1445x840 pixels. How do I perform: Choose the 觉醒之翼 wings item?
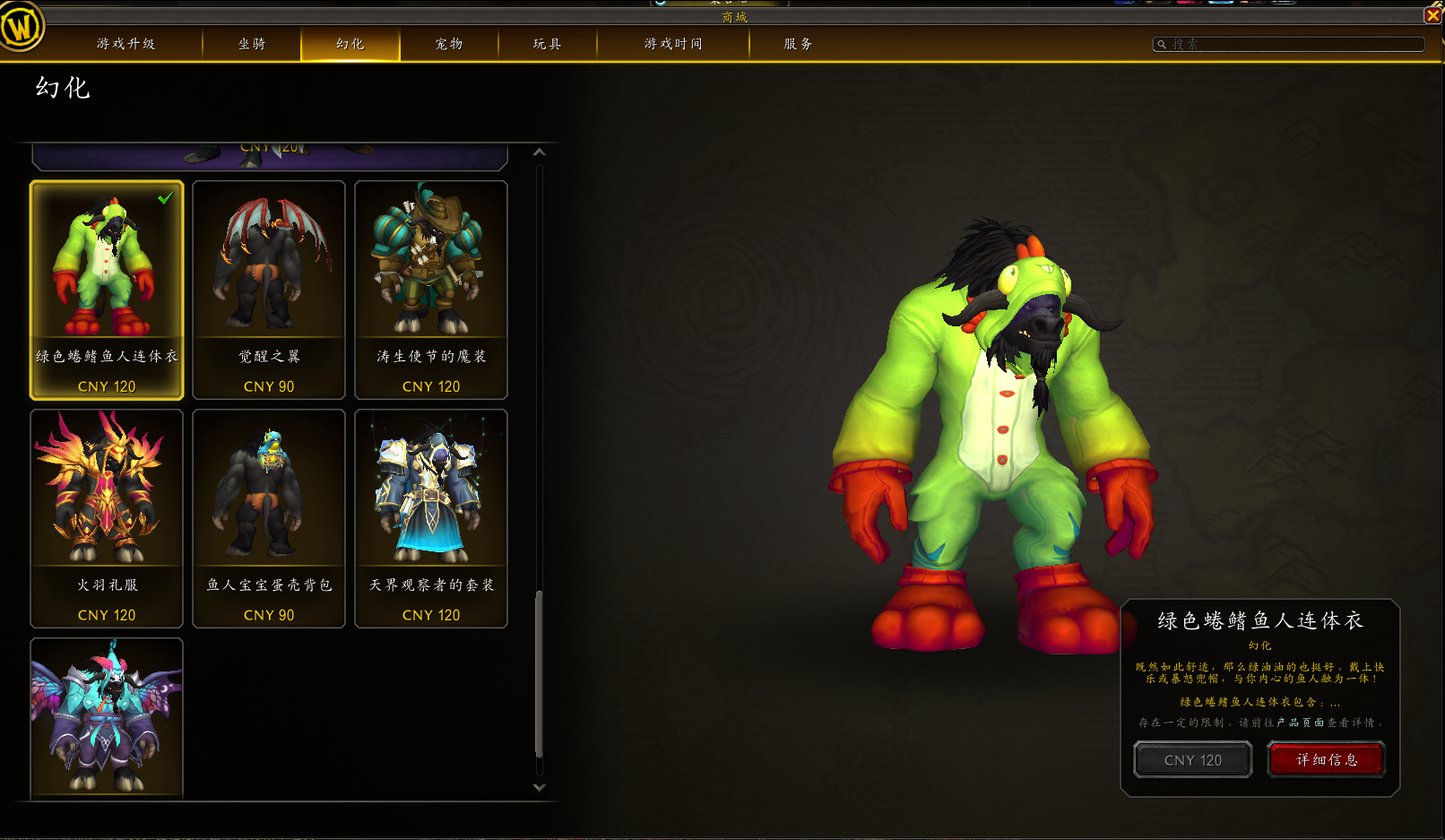click(269, 290)
